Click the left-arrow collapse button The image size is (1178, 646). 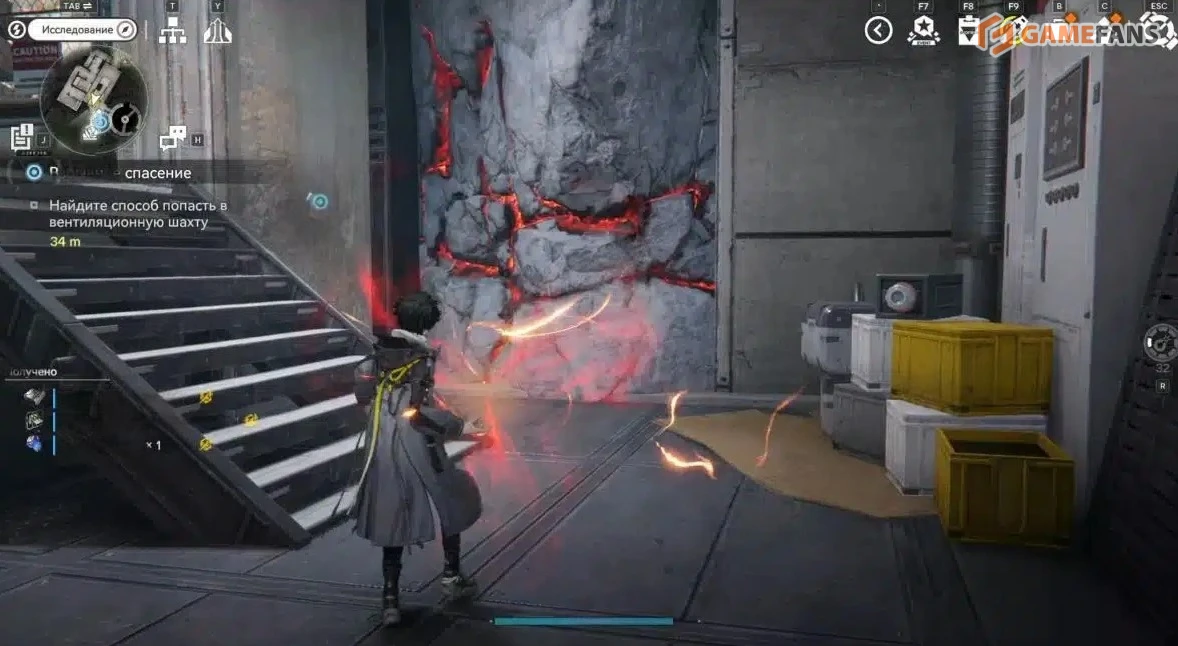coord(878,30)
